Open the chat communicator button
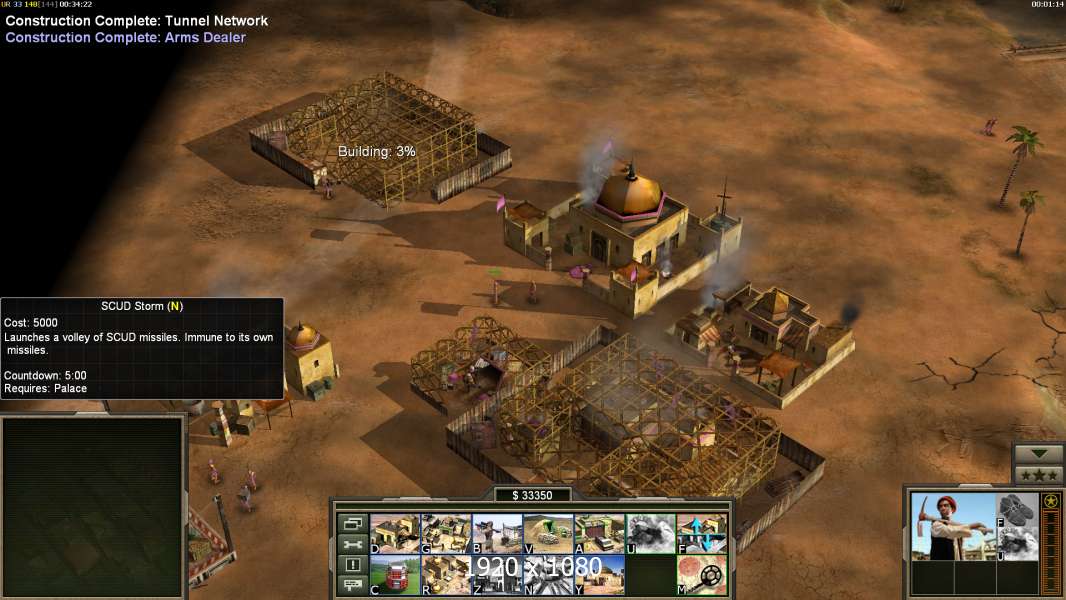This screenshot has width=1066, height=600. [353, 585]
